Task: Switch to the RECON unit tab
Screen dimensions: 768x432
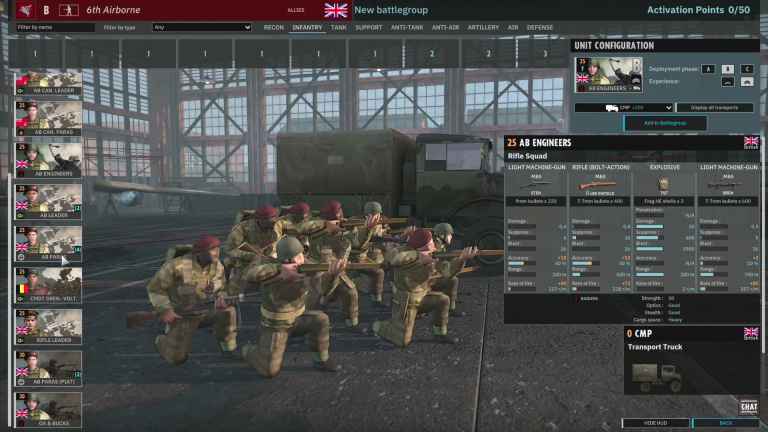Action: pos(273,28)
